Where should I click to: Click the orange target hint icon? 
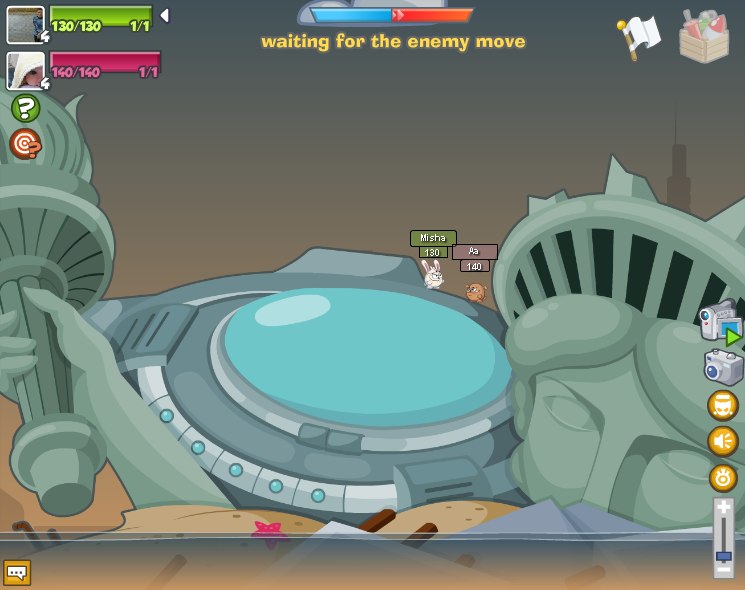pos(25,144)
